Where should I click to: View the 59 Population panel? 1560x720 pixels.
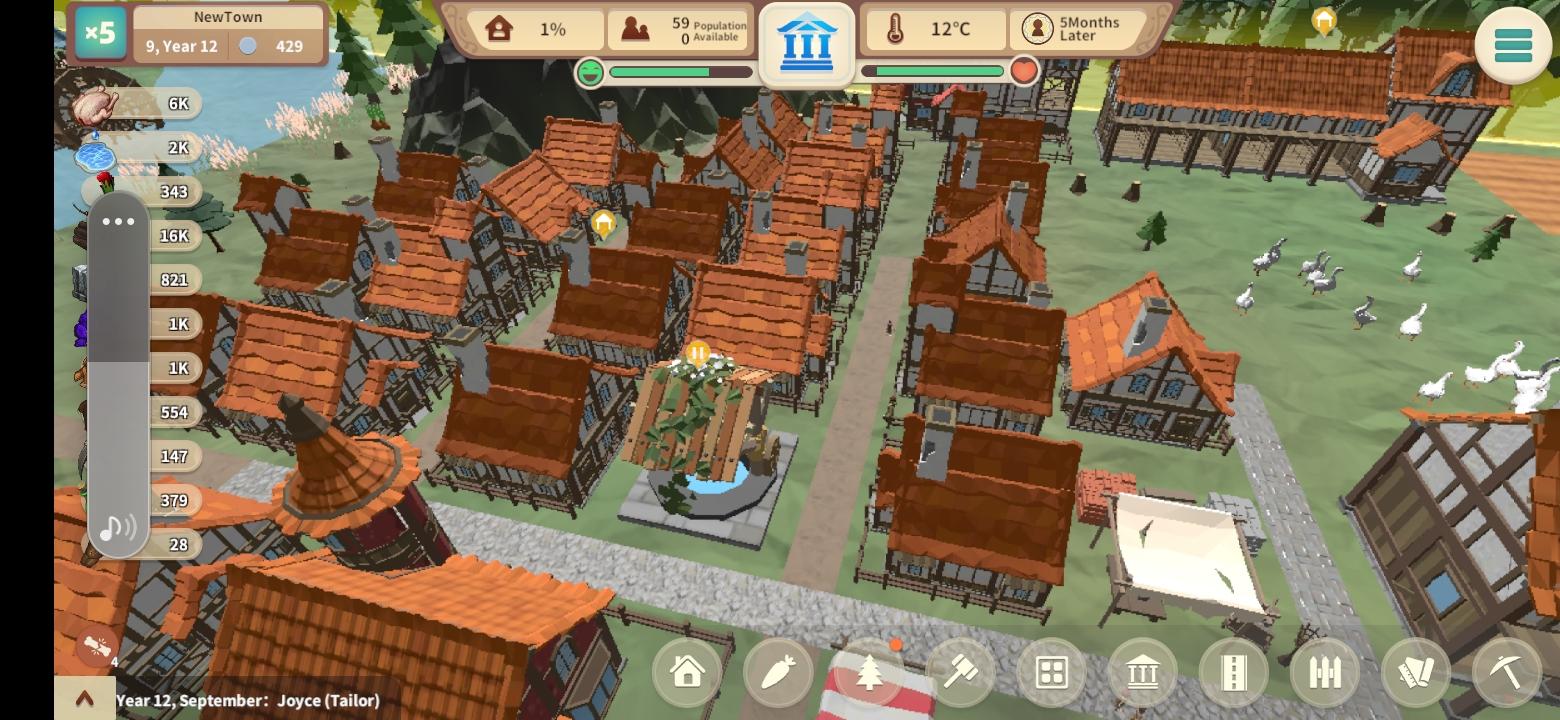680,28
